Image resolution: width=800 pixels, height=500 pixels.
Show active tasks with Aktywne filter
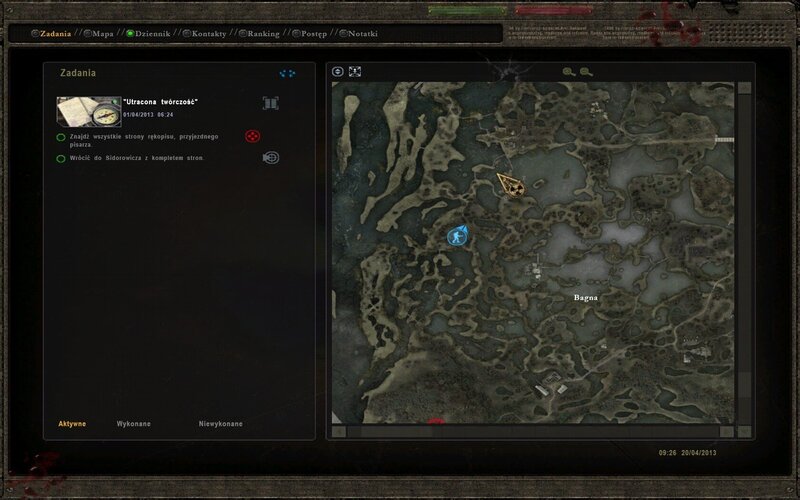pyautogui.click(x=71, y=424)
